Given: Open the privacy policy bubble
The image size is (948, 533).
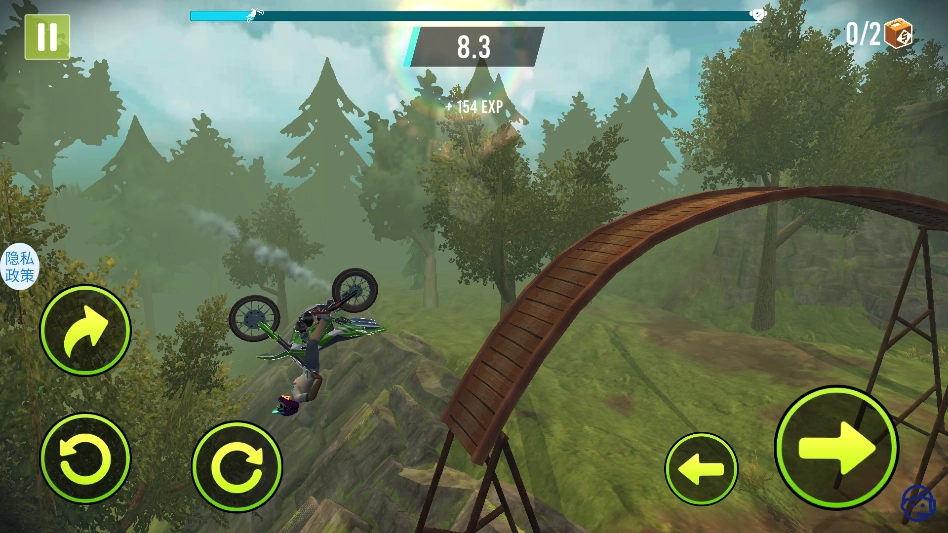Looking at the screenshot, I should pyautogui.click(x=19, y=267).
